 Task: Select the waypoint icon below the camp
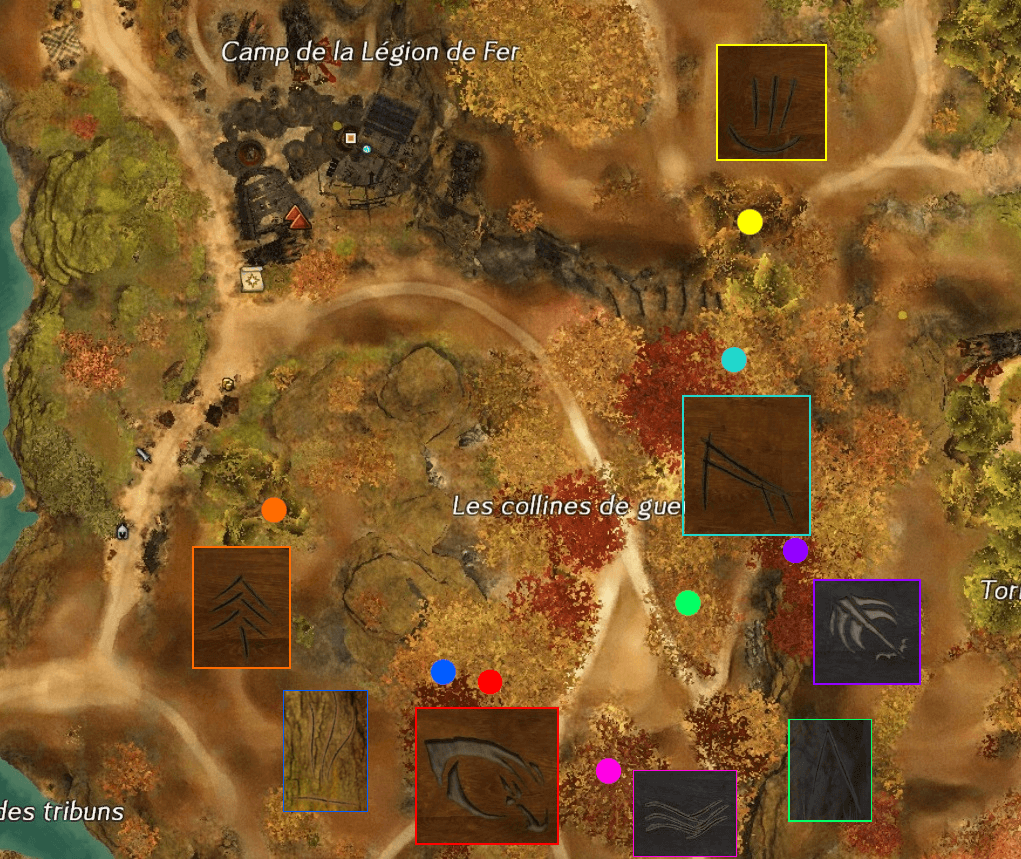pyautogui.click(x=251, y=278)
